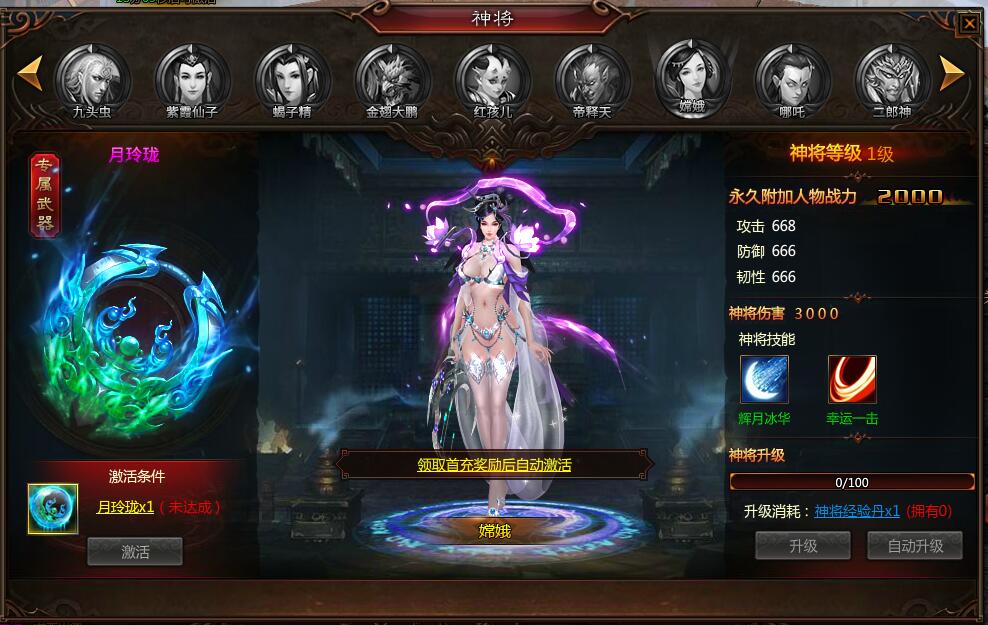Pick the 哪吒 hero portrait
This screenshot has width=988, height=625.
(x=792, y=76)
